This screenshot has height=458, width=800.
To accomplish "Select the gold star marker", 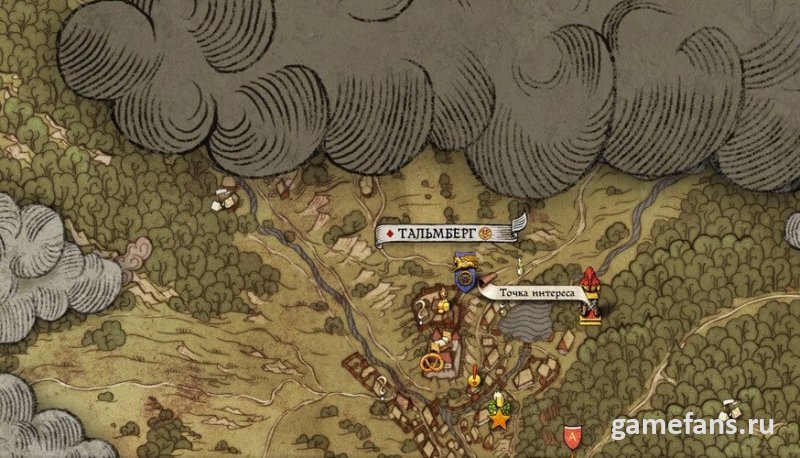I will pos(498,418).
